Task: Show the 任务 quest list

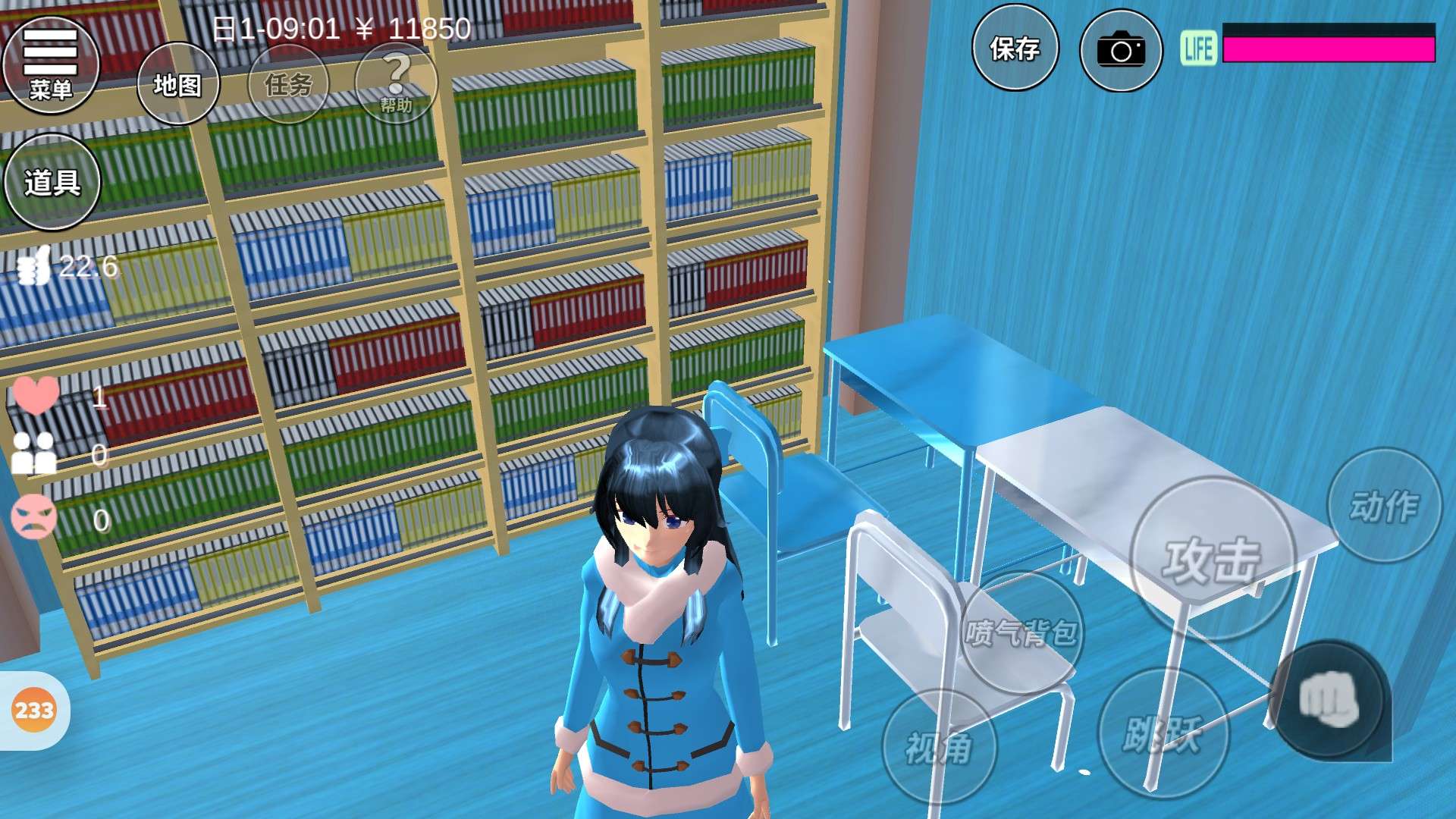Action: (x=288, y=84)
